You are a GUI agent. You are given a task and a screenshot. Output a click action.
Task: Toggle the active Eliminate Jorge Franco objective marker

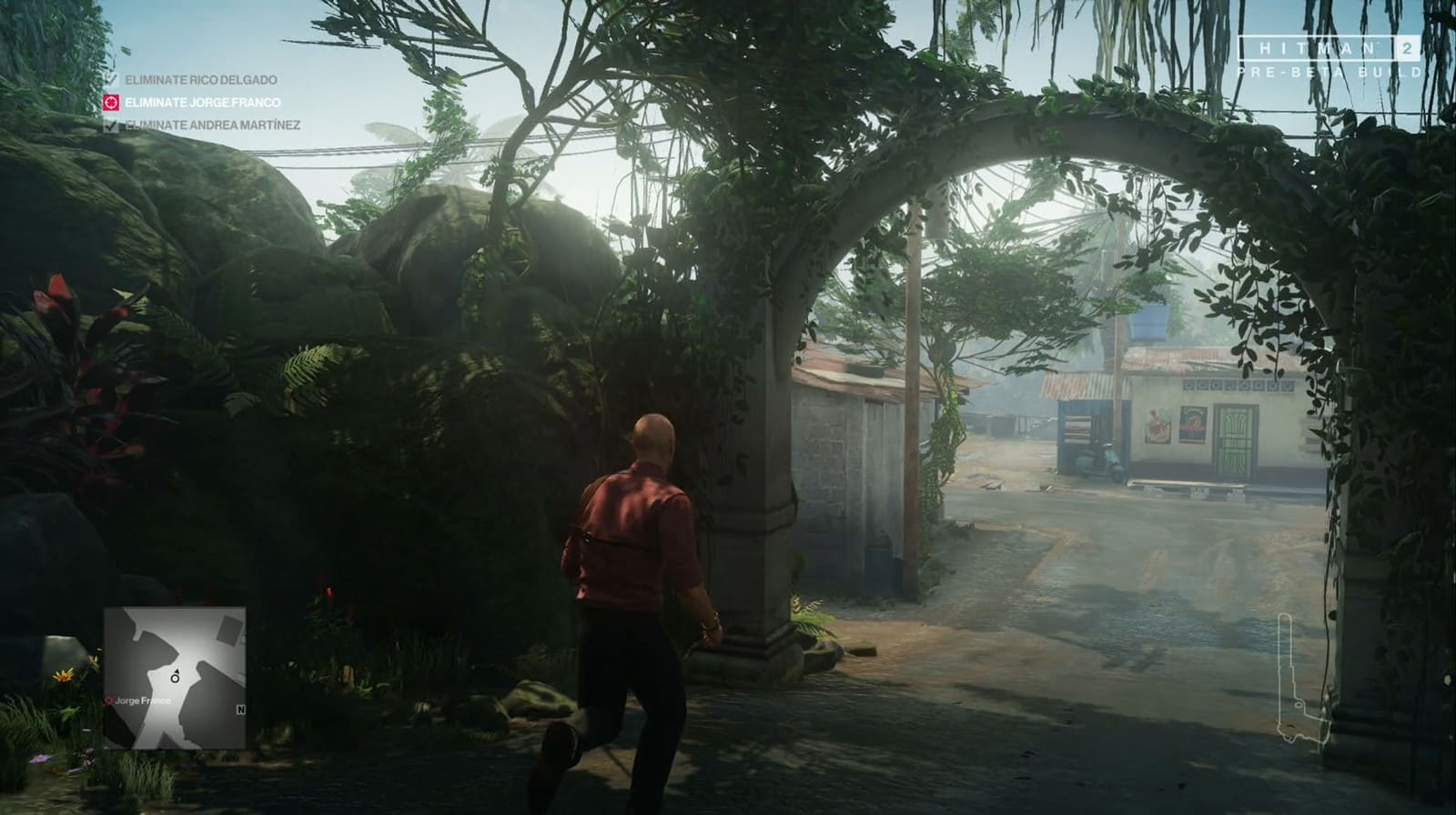(x=110, y=104)
